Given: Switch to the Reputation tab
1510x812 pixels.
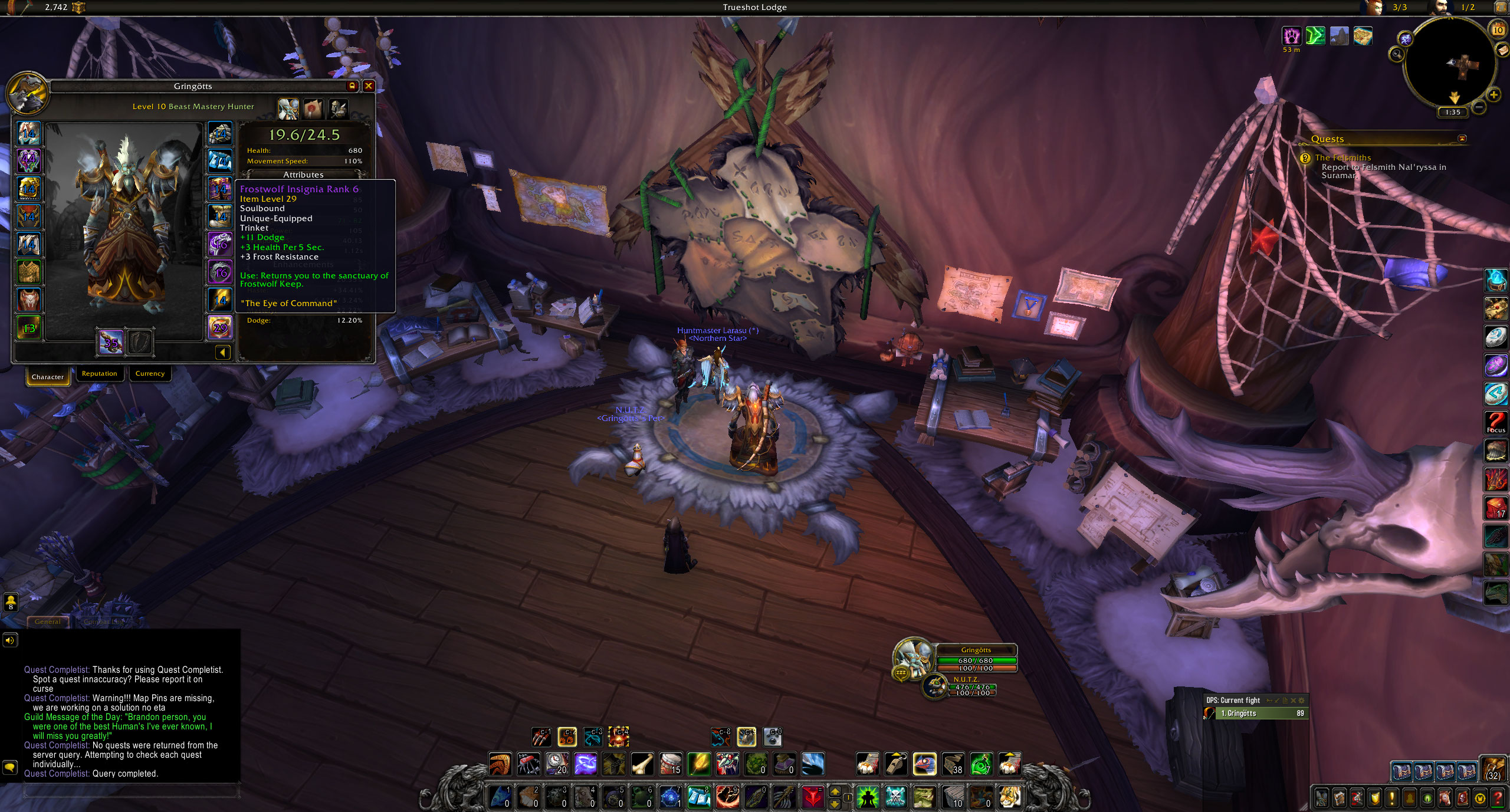Looking at the screenshot, I should pyautogui.click(x=99, y=374).
